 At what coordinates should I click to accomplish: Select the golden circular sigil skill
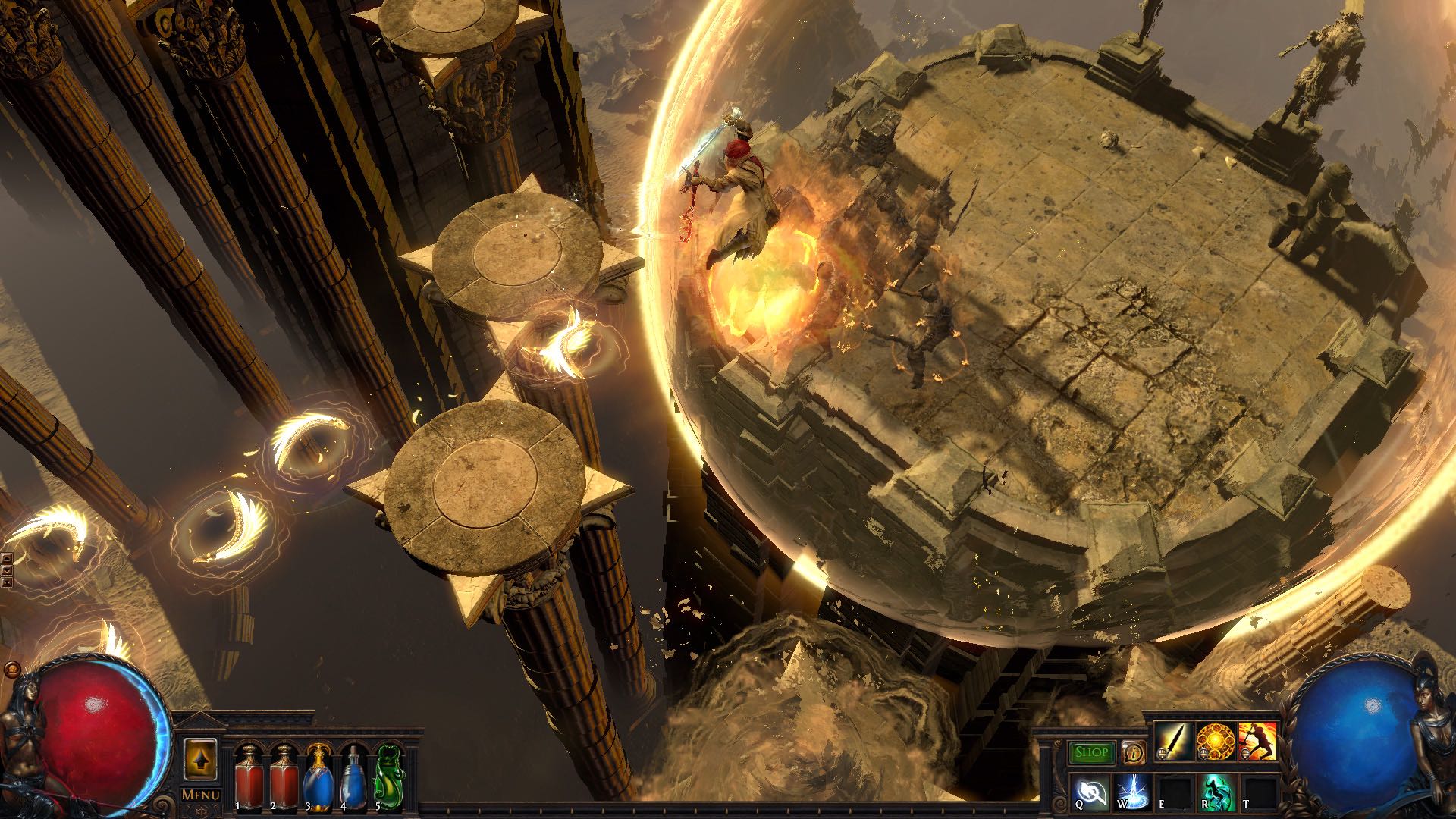1214,742
